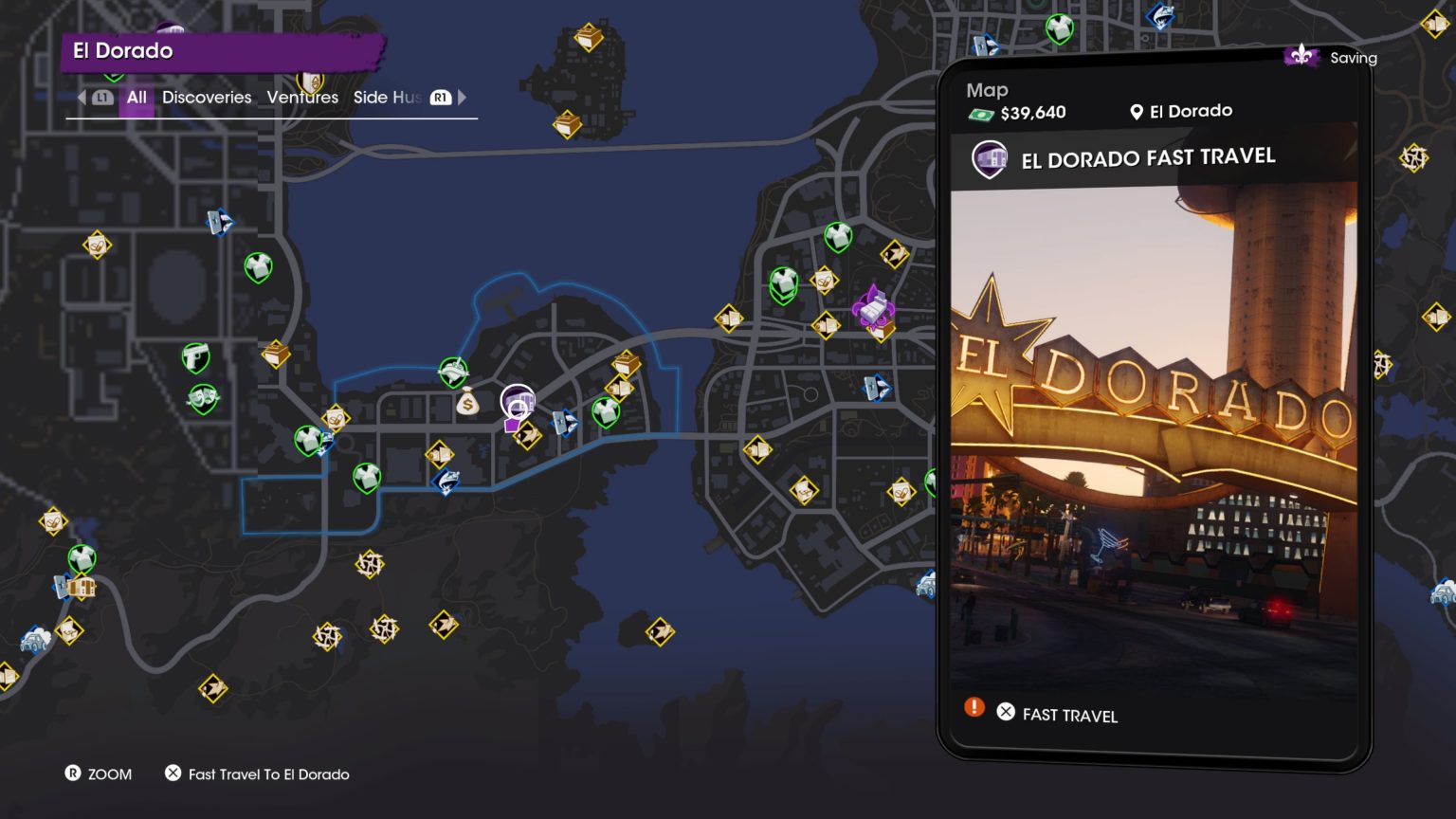Select the orange alert circle on the panel
Screen dimensions: 1456x819
(973, 707)
